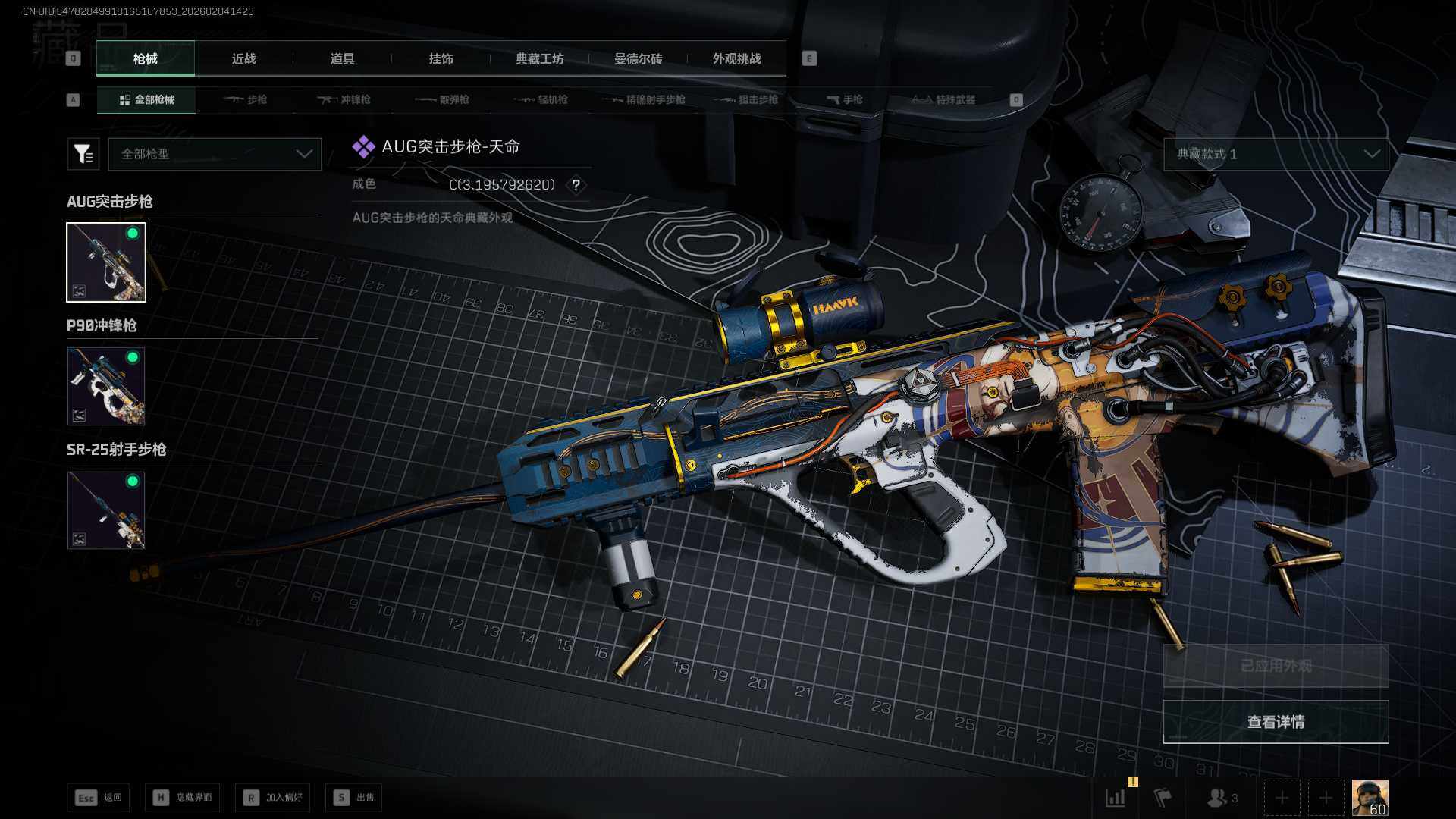Click the filter funnel icon
Image resolution: width=1456 pixels, height=819 pixels.
point(83,154)
